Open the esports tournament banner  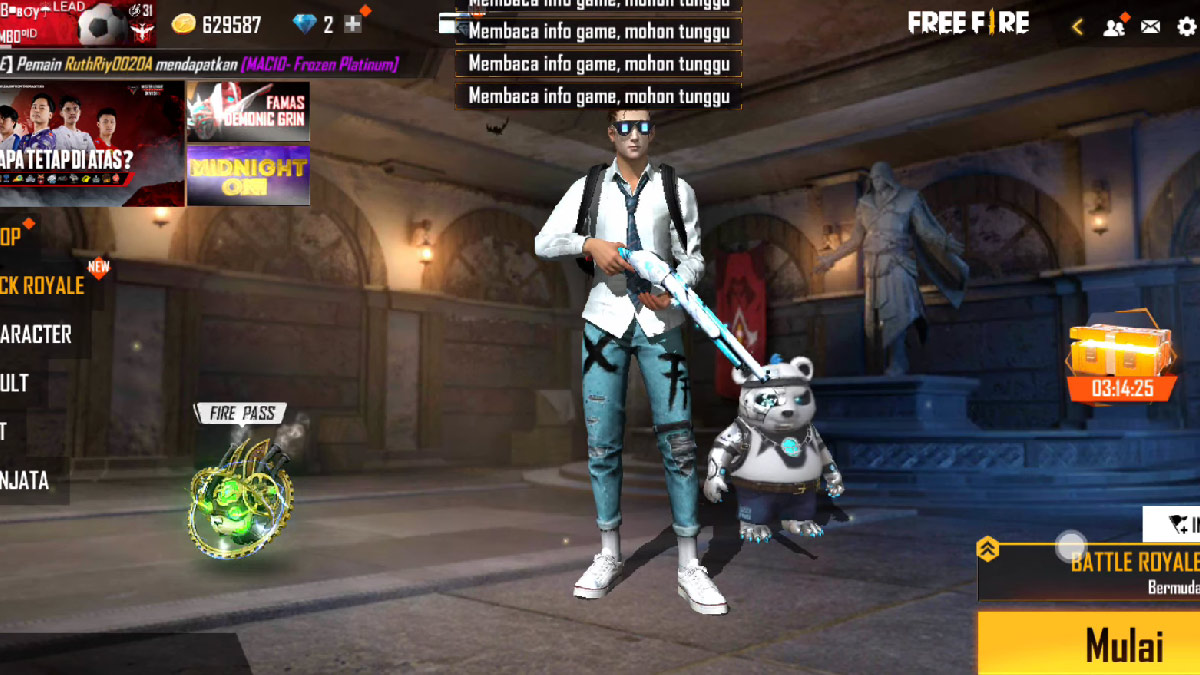[x=92, y=144]
